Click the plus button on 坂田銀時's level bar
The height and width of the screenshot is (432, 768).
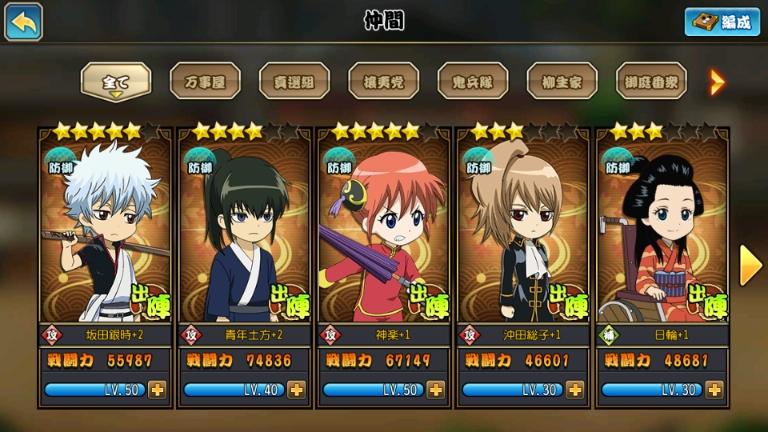[157, 390]
